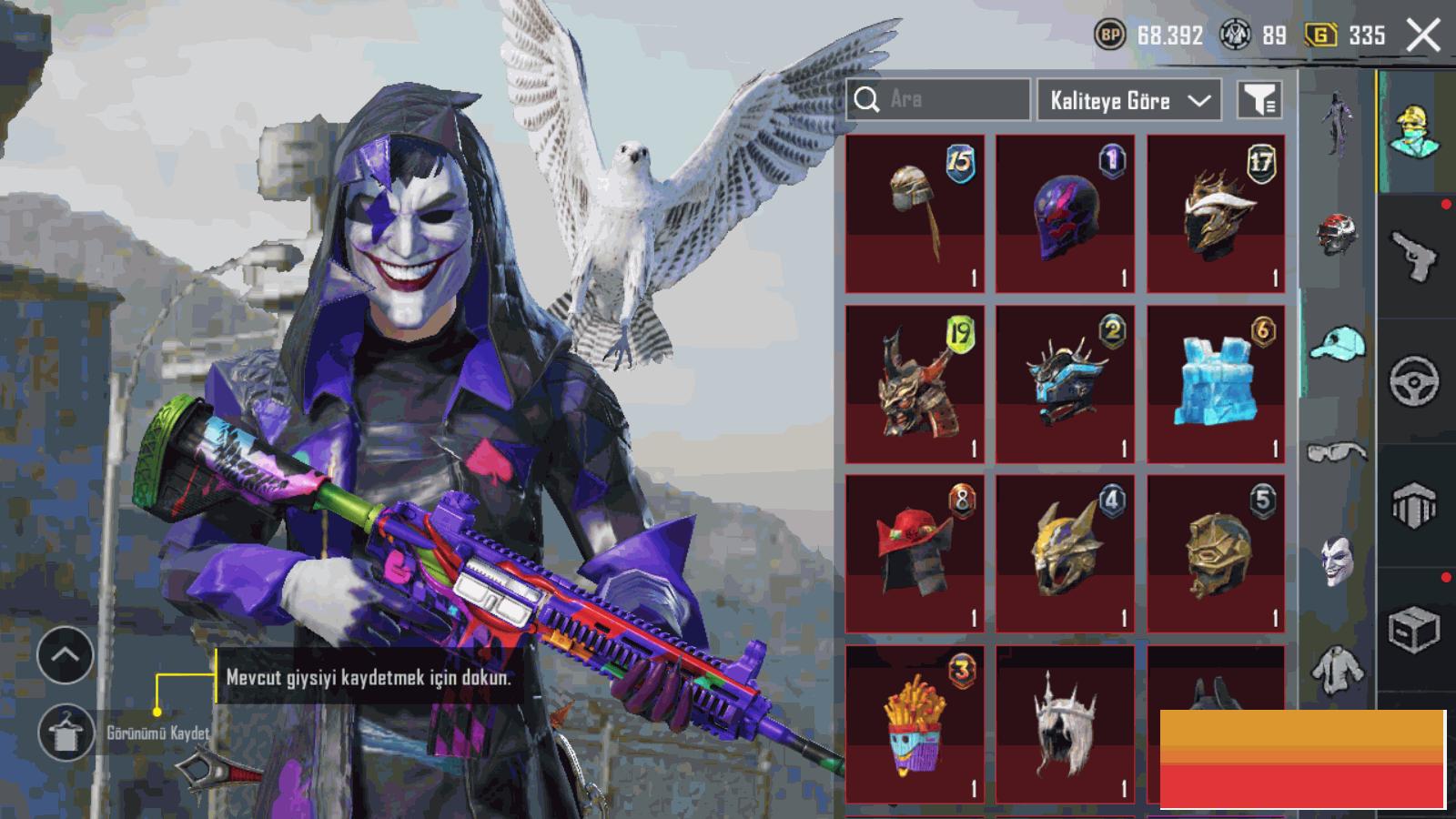This screenshot has height=819, width=1456.
Task: Close the inventory screen
Action: (1423, 35)
